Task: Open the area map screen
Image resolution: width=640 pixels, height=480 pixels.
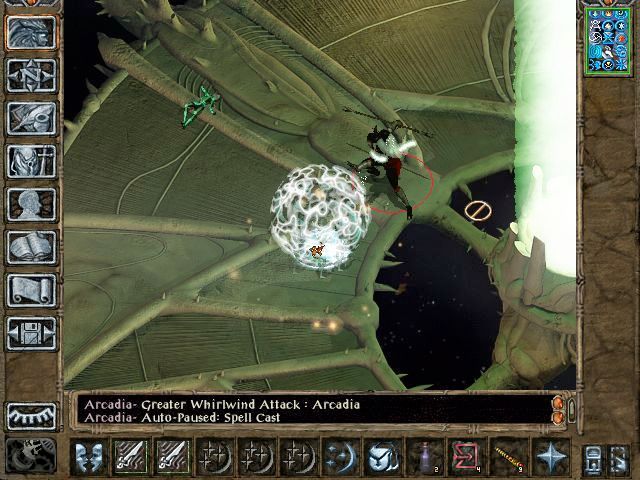Action: click(x=31, y=75)
